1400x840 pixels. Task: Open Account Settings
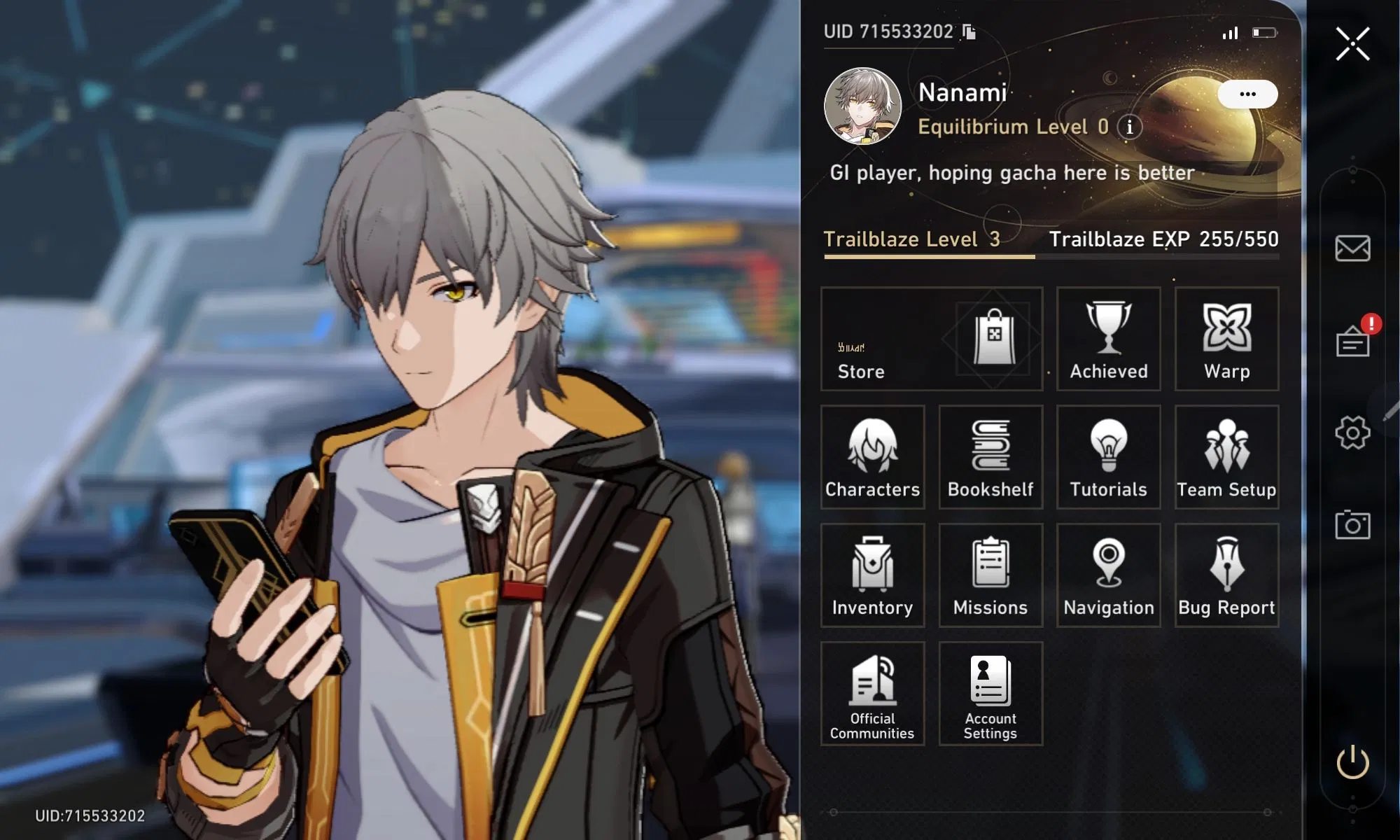tap(990, 694)
